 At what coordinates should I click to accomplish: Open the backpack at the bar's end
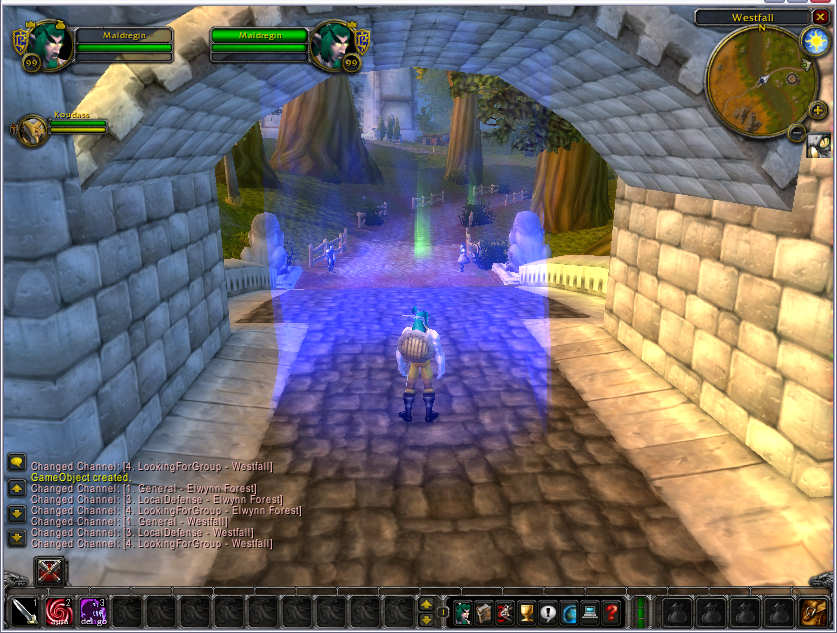point(812,610)
